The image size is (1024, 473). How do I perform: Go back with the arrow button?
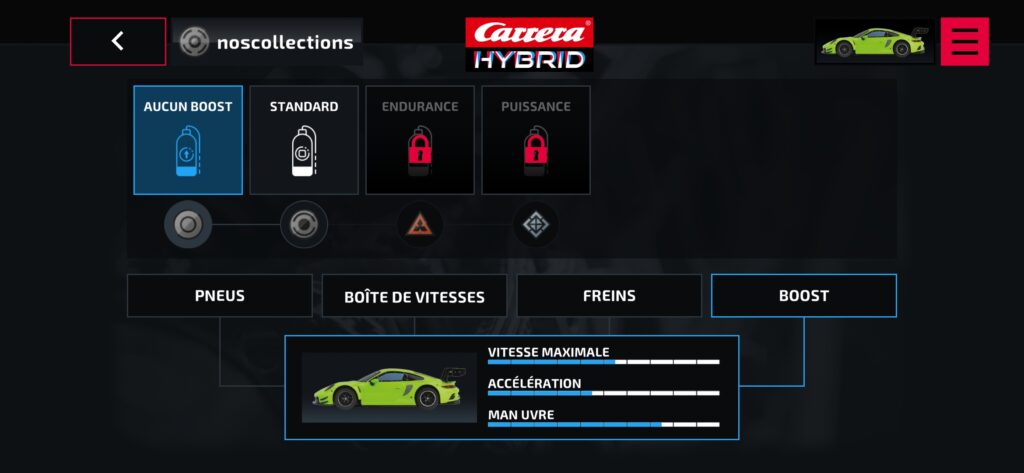(118, 42)
